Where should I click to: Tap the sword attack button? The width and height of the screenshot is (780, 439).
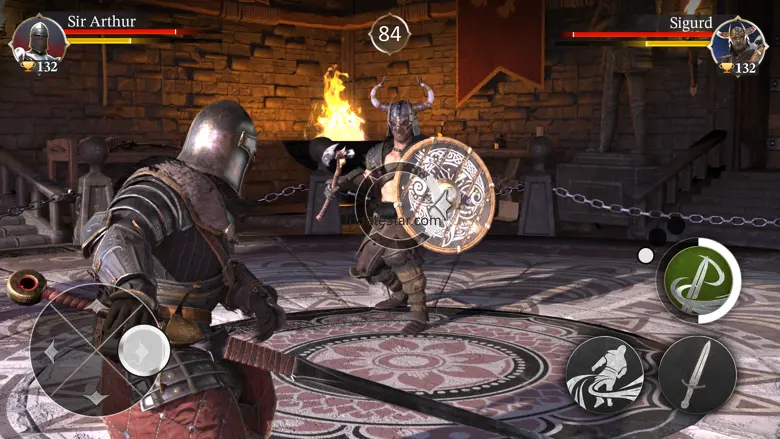click(697, 374)
